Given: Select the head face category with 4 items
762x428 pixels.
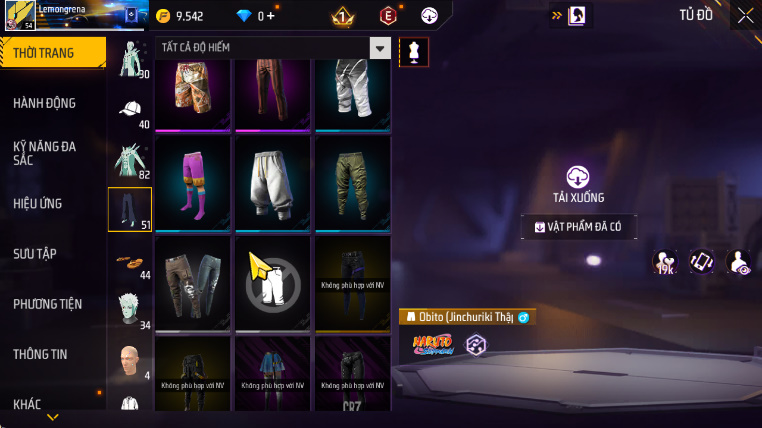Looking at the screenshot, I should [x=130, y=360].
